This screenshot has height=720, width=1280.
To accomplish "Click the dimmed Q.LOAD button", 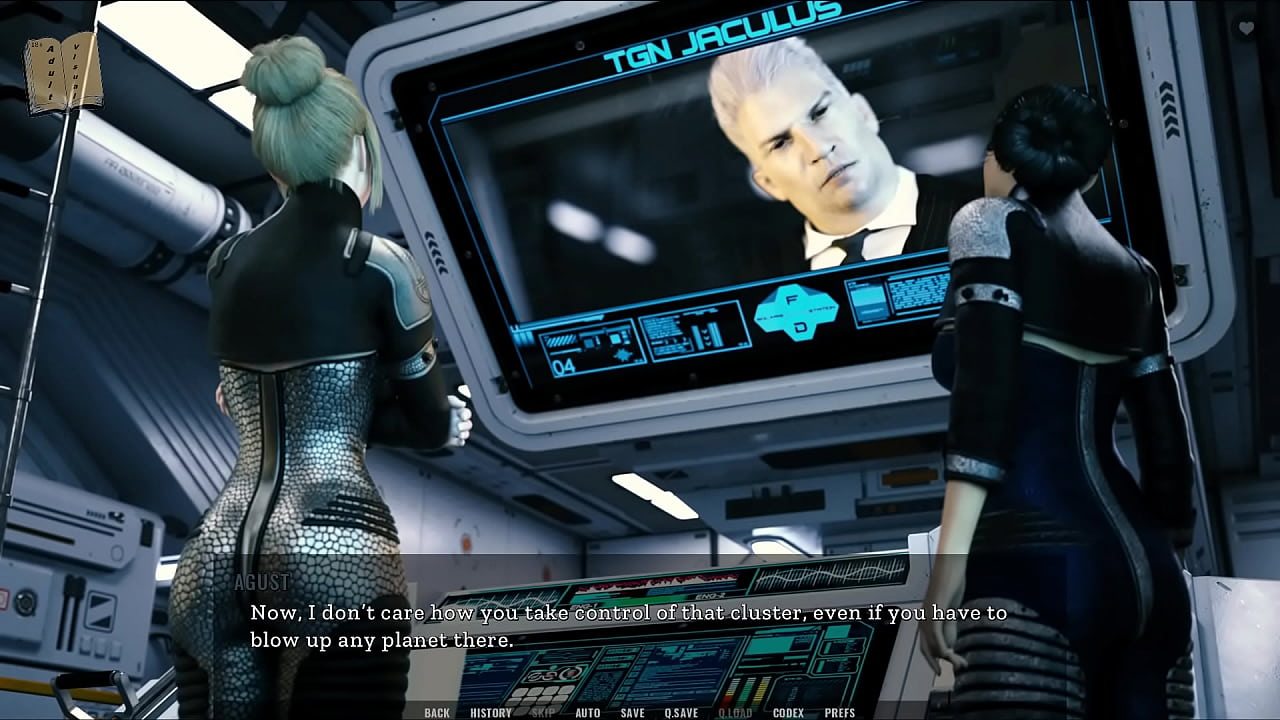I will pos(735,713).
